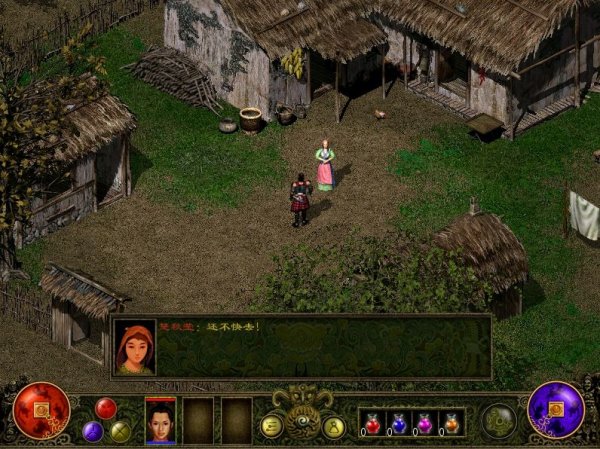Open the round menu button with three lines
This screenshot has width=600, height=449.
click(271, 426)
